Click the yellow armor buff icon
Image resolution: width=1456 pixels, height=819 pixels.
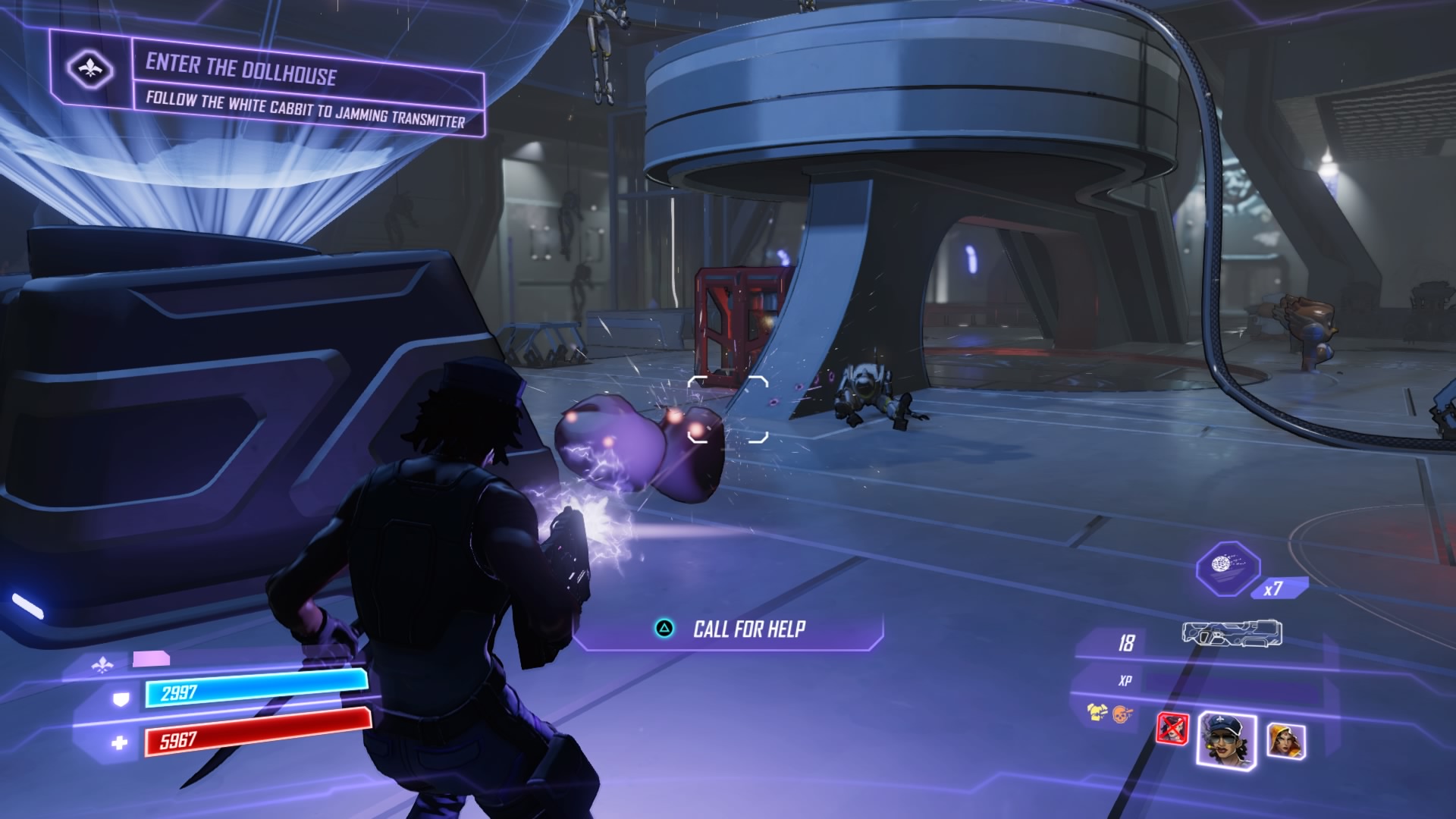click(x=1097, y=712)
